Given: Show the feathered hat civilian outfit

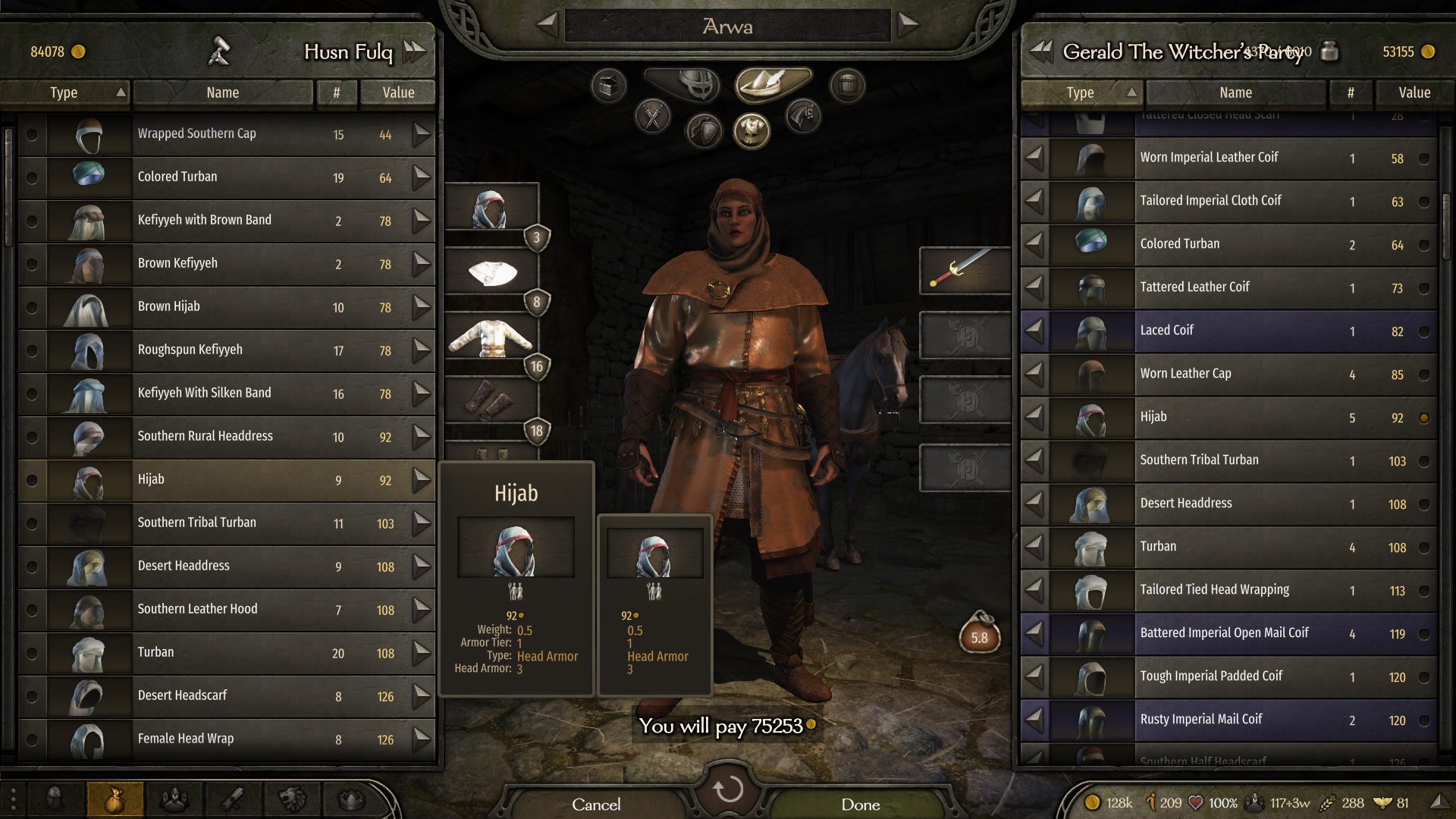Looking at the screenshot, I should tap(773, 83).
